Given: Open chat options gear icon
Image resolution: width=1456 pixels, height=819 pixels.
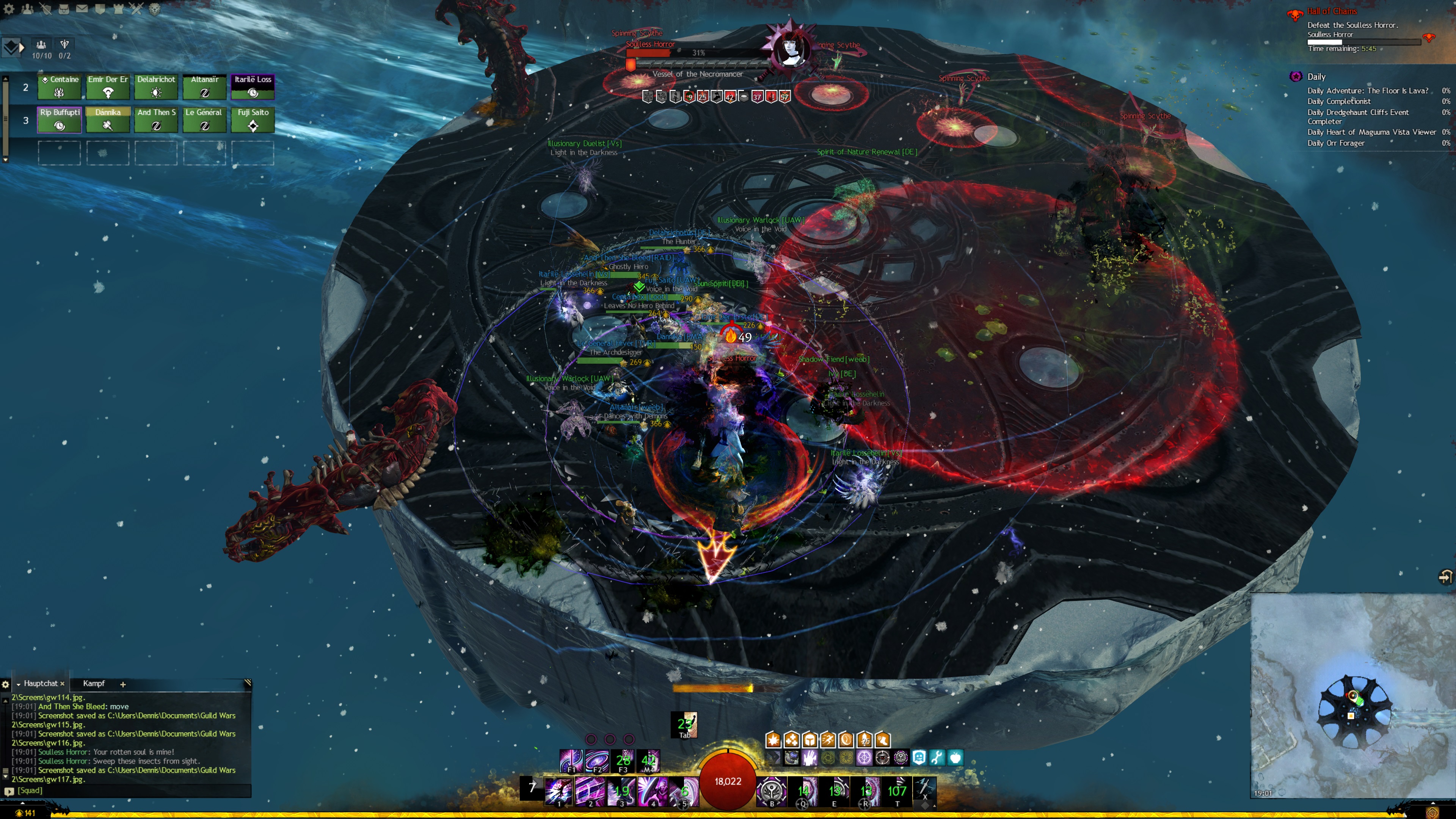Looking at the screenshot, I should (x=6, y=684).
